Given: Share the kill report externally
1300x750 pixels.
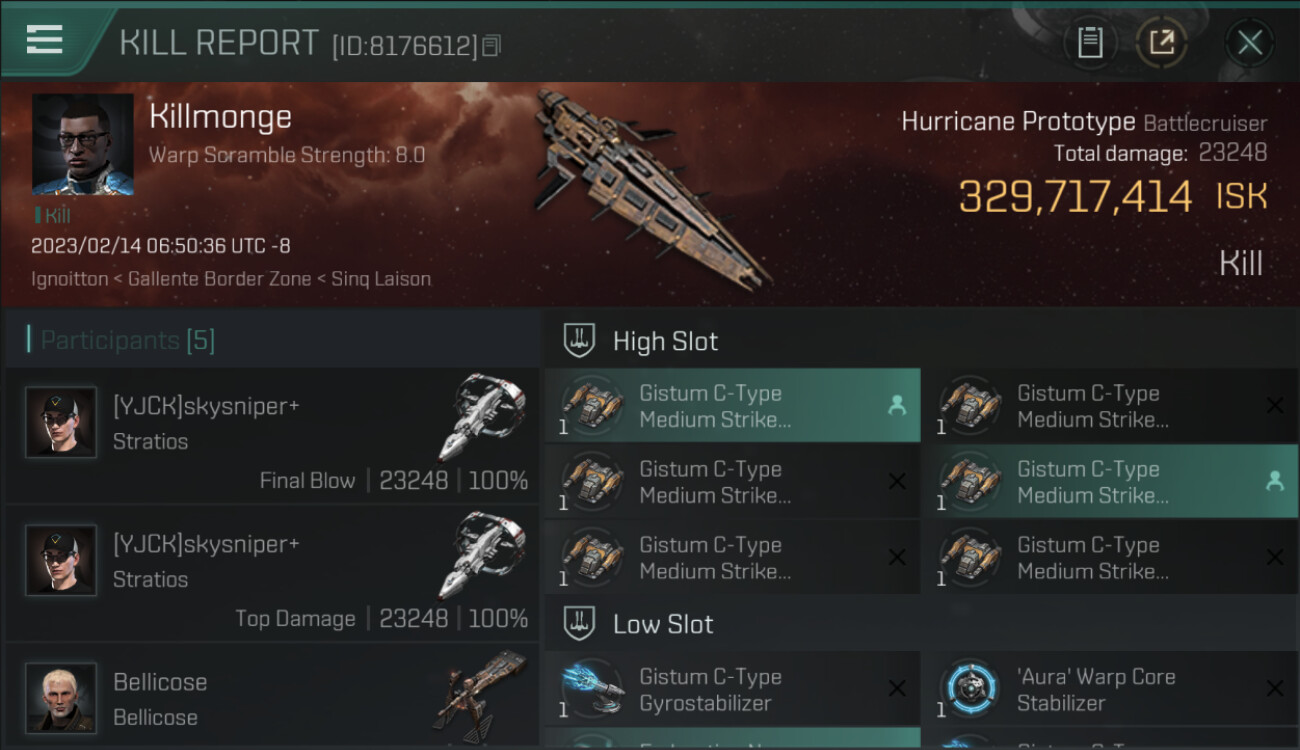Looking at the screenshot, I should (1161, 43).
